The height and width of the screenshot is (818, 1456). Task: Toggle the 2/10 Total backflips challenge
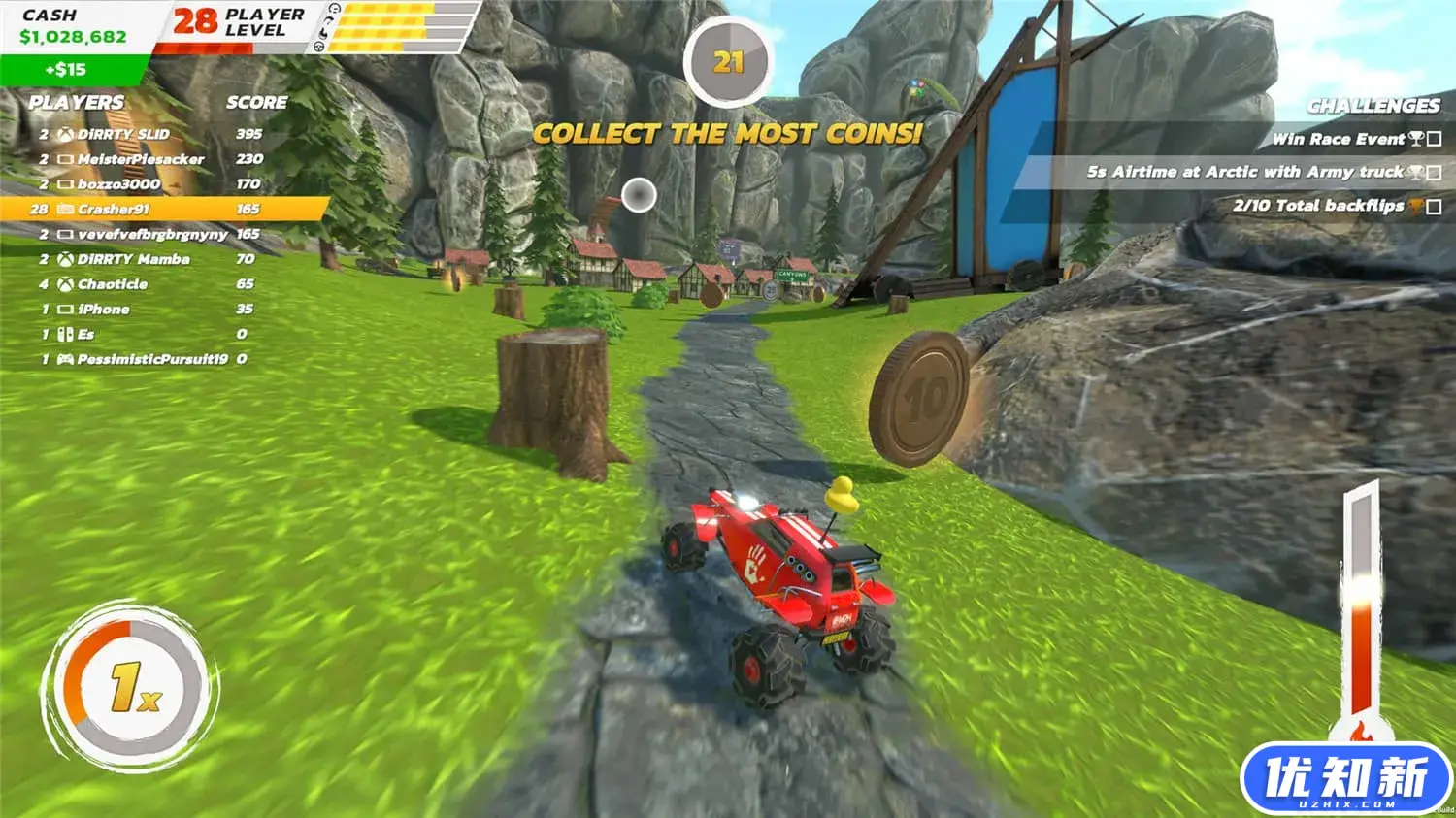coord(1320,206)
